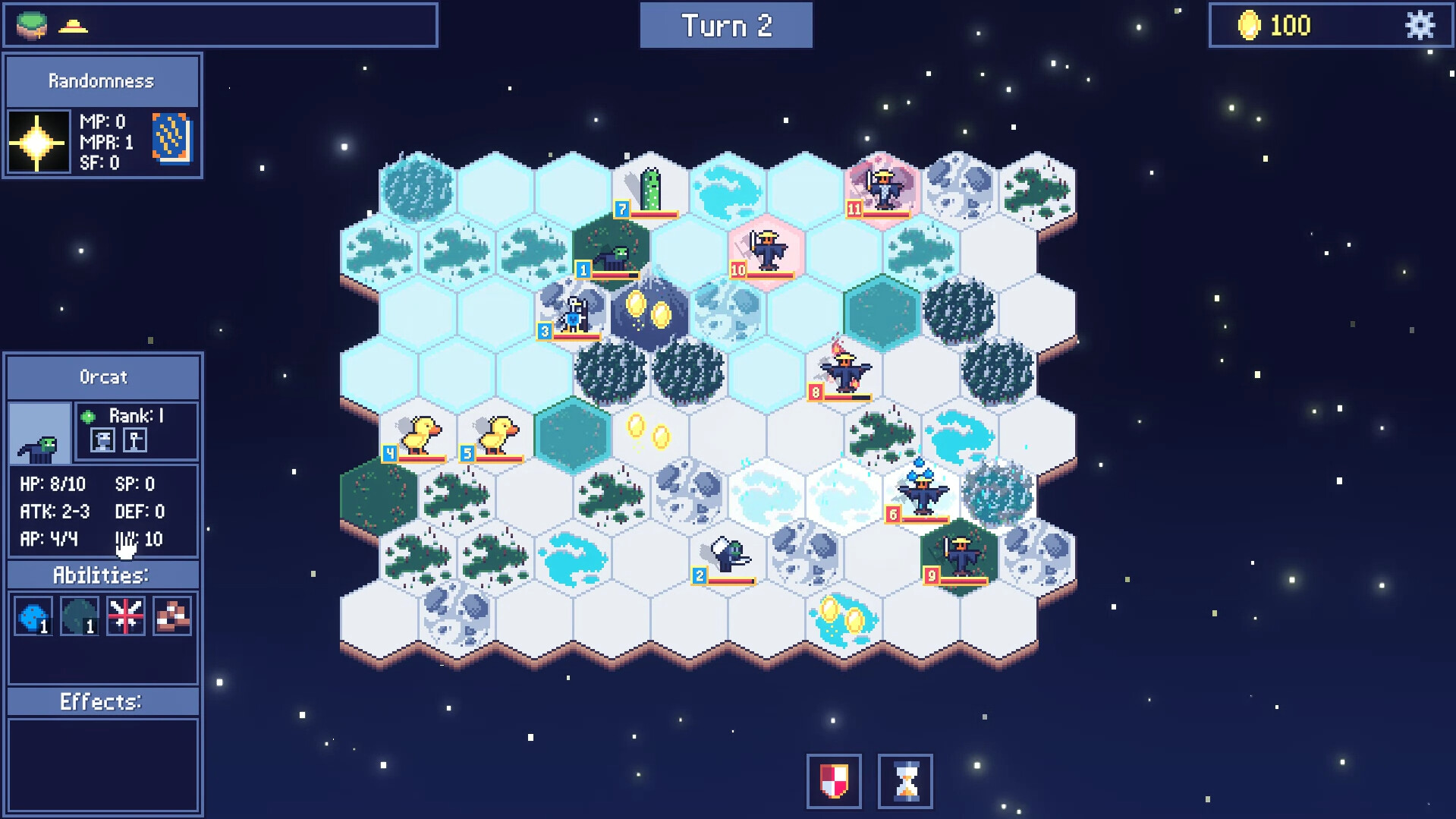Select the blue water ability

tap(33, 616)
